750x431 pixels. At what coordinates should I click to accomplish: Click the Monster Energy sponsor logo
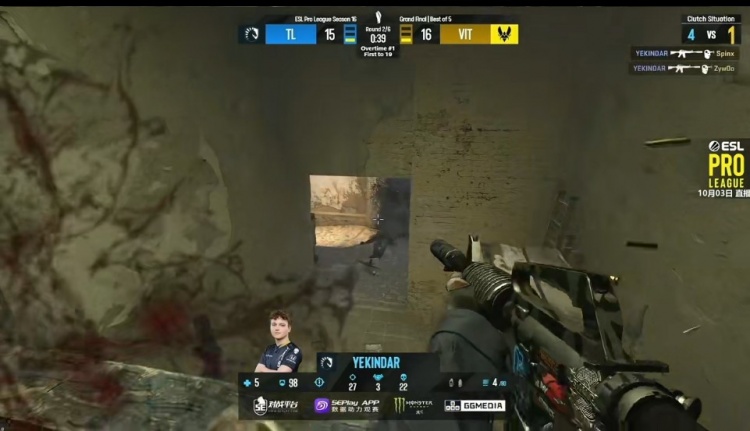click(413, 405)
